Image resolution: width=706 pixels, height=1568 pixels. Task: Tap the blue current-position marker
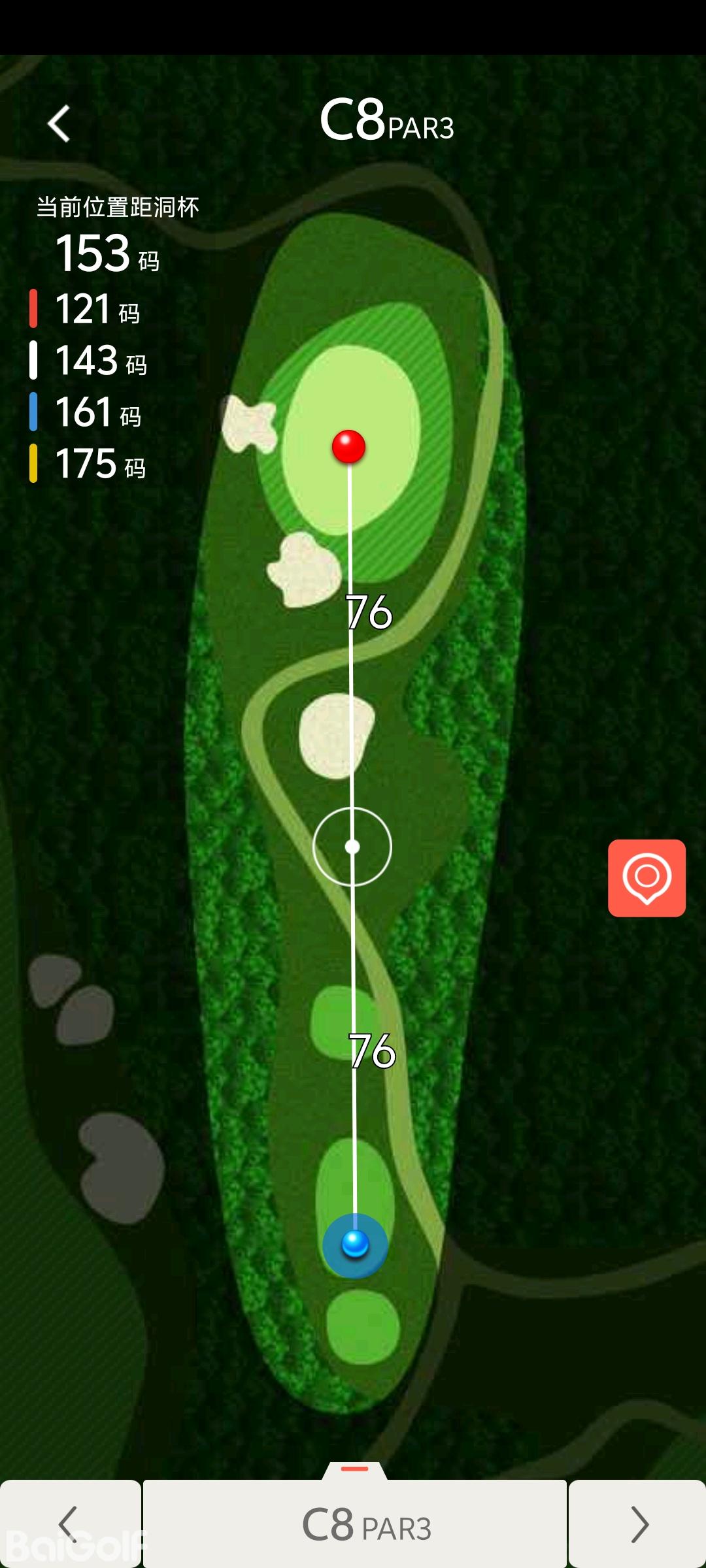coord(355,1244)
